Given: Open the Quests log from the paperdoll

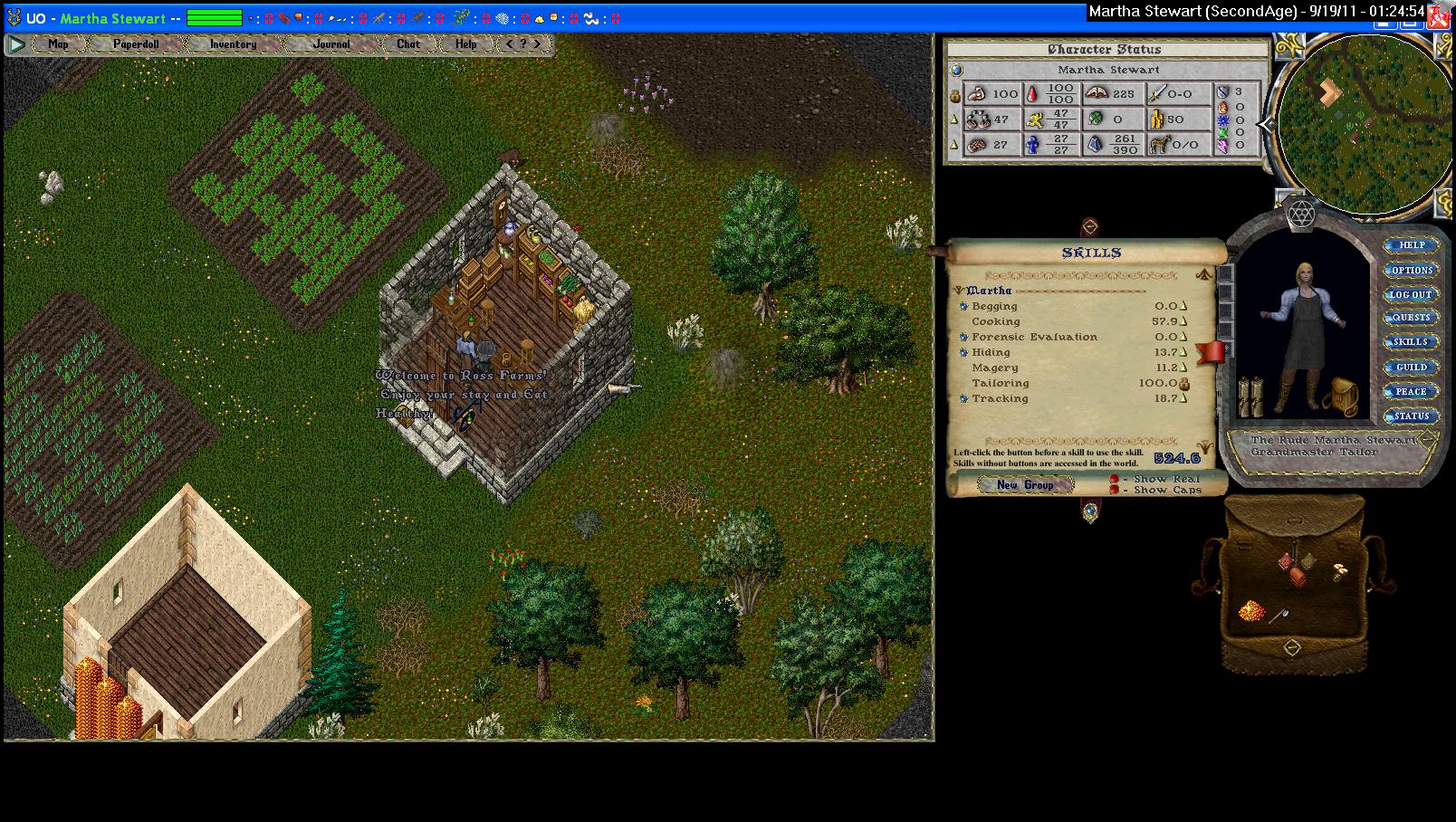Looking at the screenshot, I should coord(1412,318).
